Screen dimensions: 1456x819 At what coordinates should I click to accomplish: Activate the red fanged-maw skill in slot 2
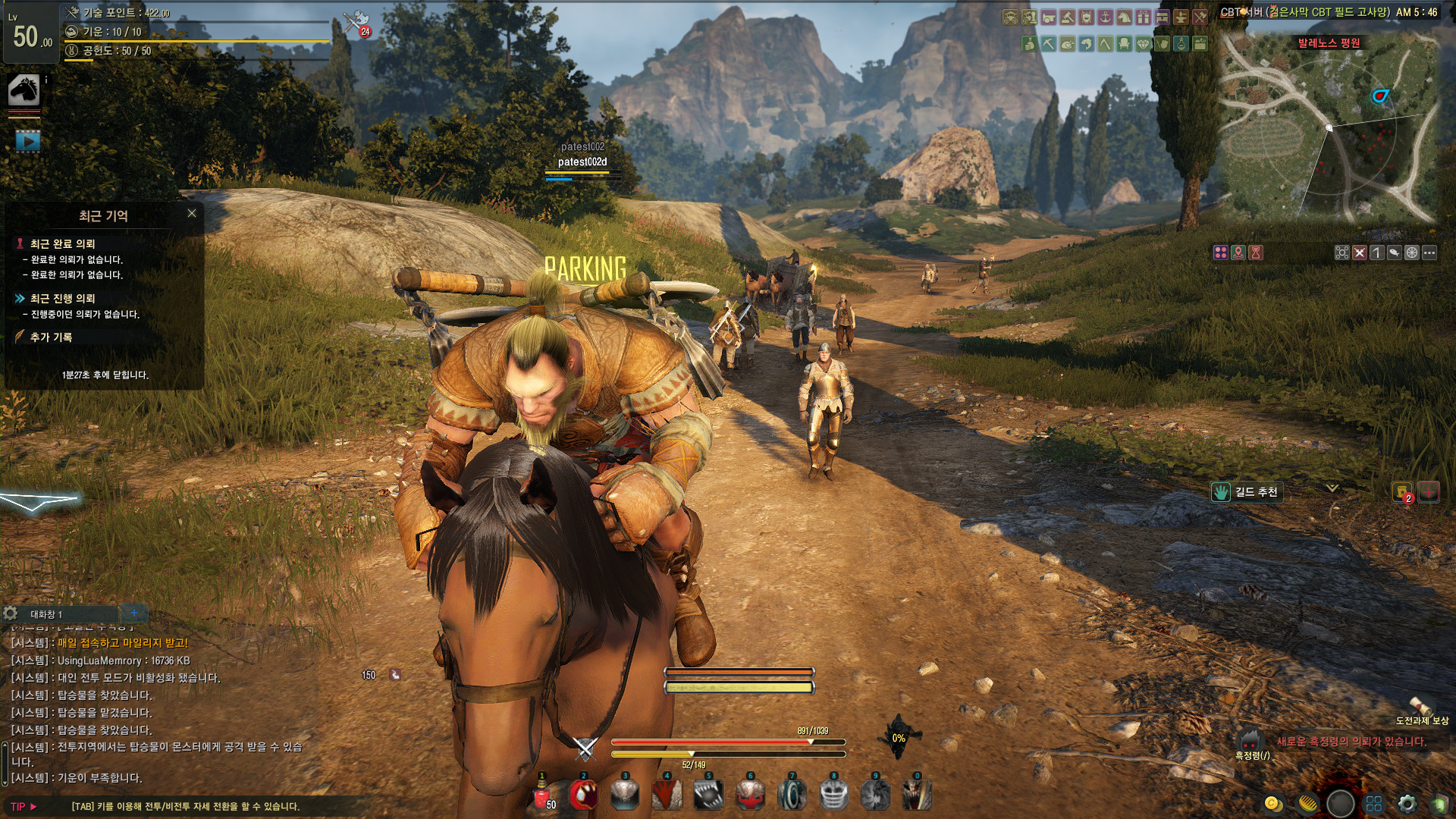tap(583, 795)
